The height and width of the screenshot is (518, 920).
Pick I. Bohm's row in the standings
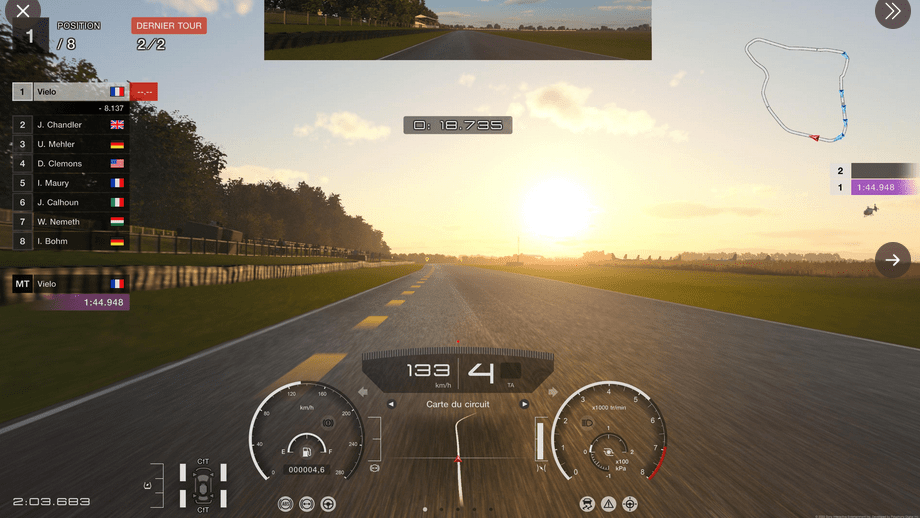pyautogui.click(x=70, y=241)
